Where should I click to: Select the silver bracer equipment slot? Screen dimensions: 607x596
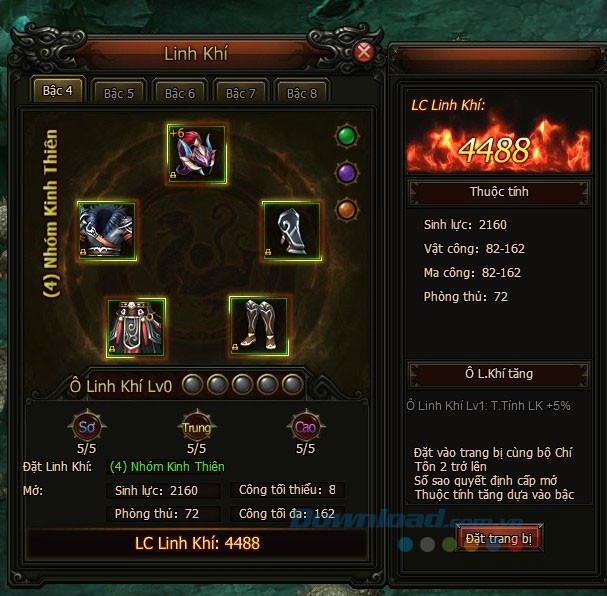(290, 231)
